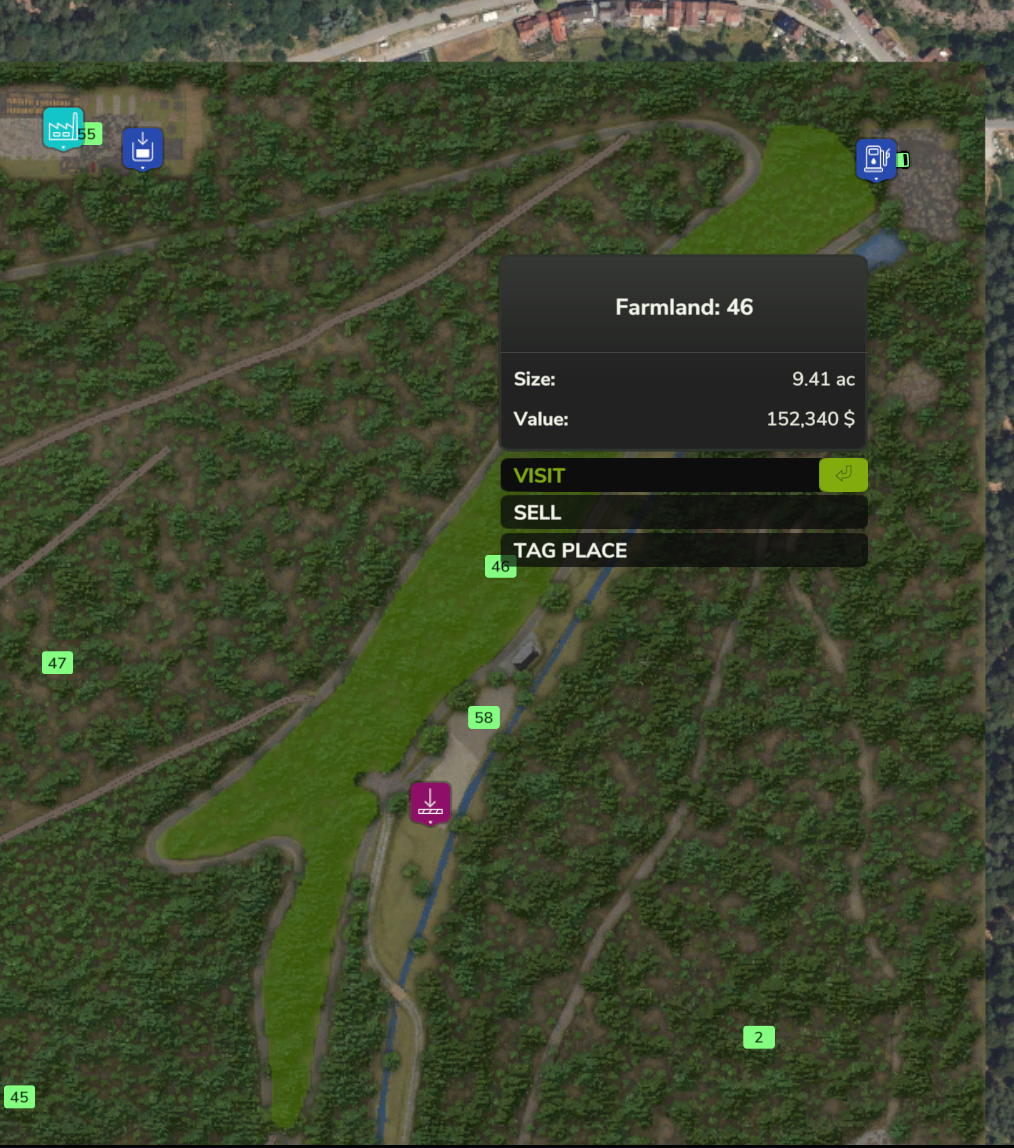This screenshot has width=1014, height=1148.
Task: Select the SELL option
Action: tap(683, 513)
